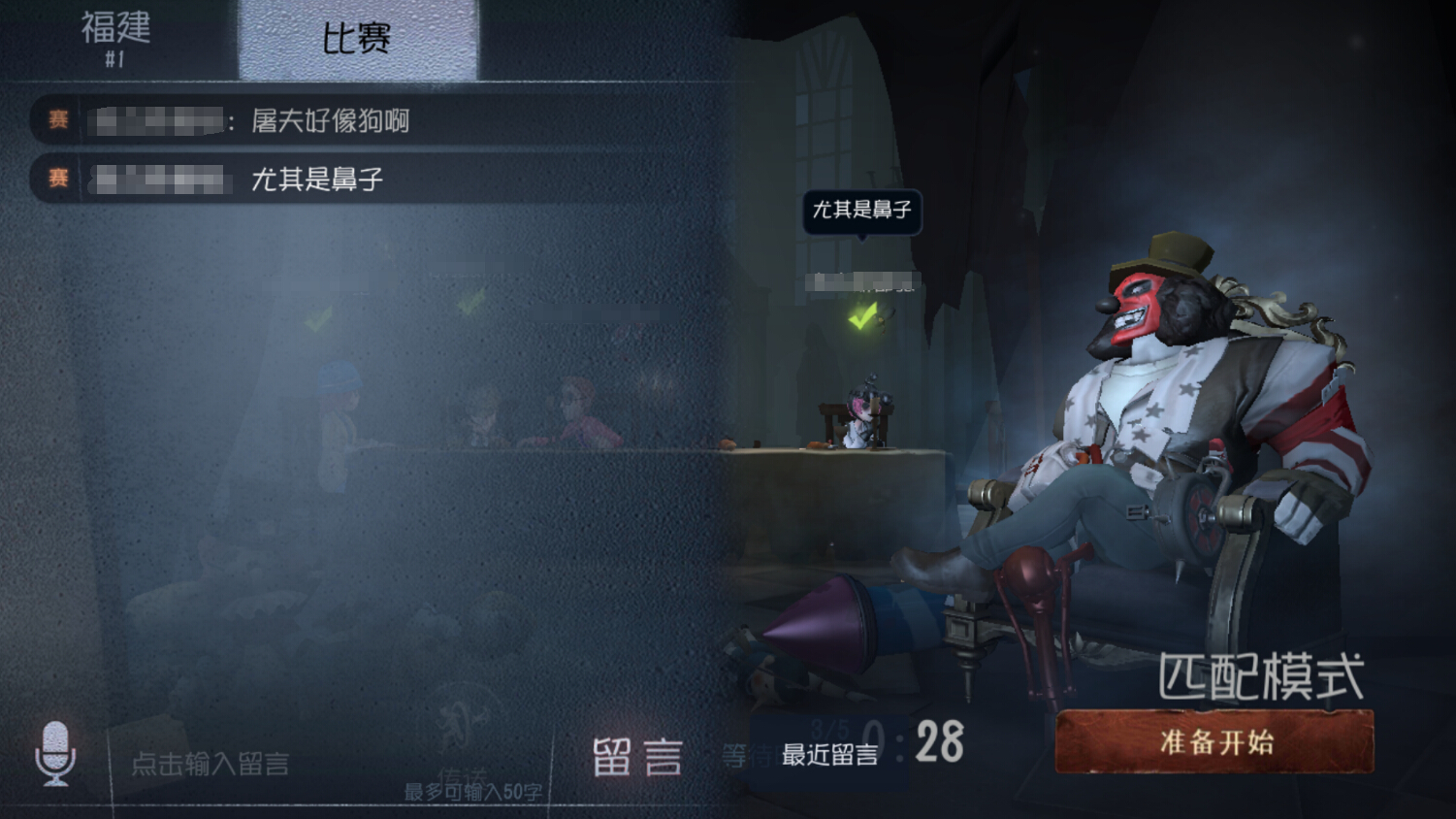Screen dimensions: 1456x819
Task: Tap the 赛 badge on the second chat message
Action: point(56,179)
